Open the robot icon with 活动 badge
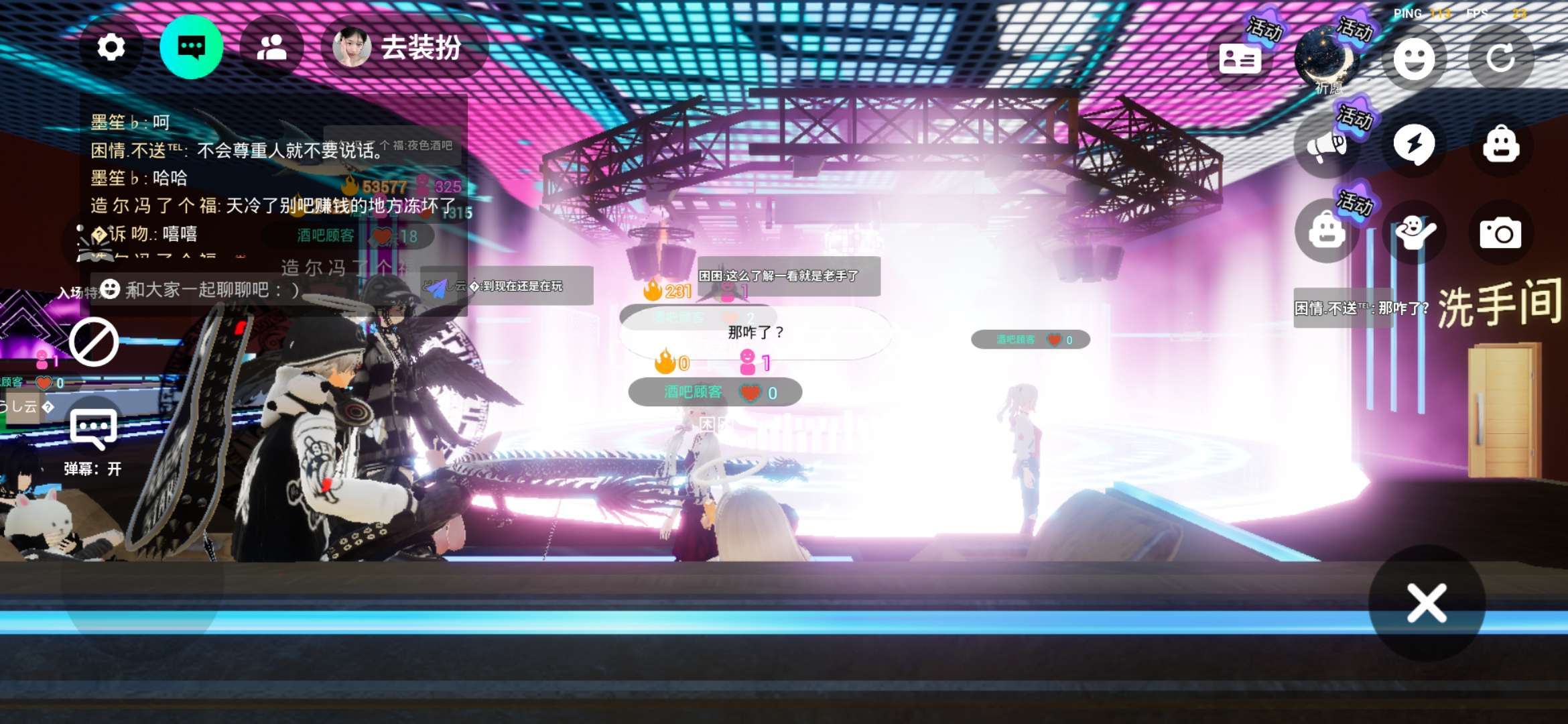 tap(1327, 231)
